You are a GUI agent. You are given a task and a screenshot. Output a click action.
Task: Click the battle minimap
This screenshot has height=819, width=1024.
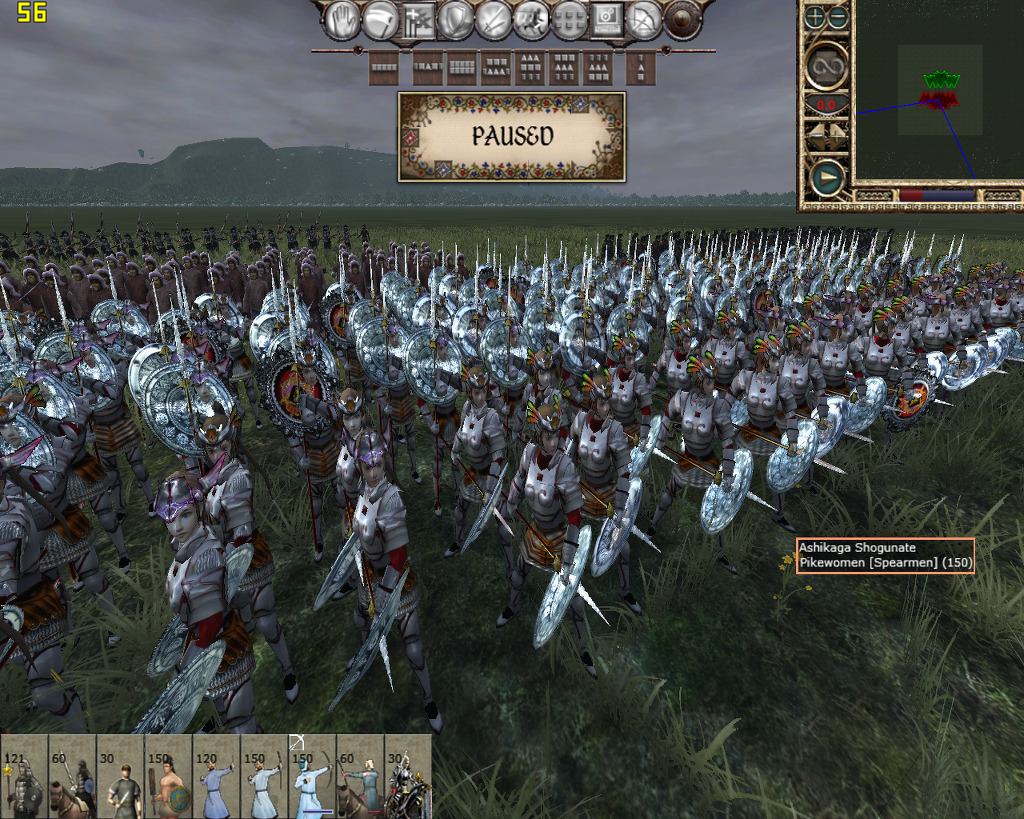point(938,98)
